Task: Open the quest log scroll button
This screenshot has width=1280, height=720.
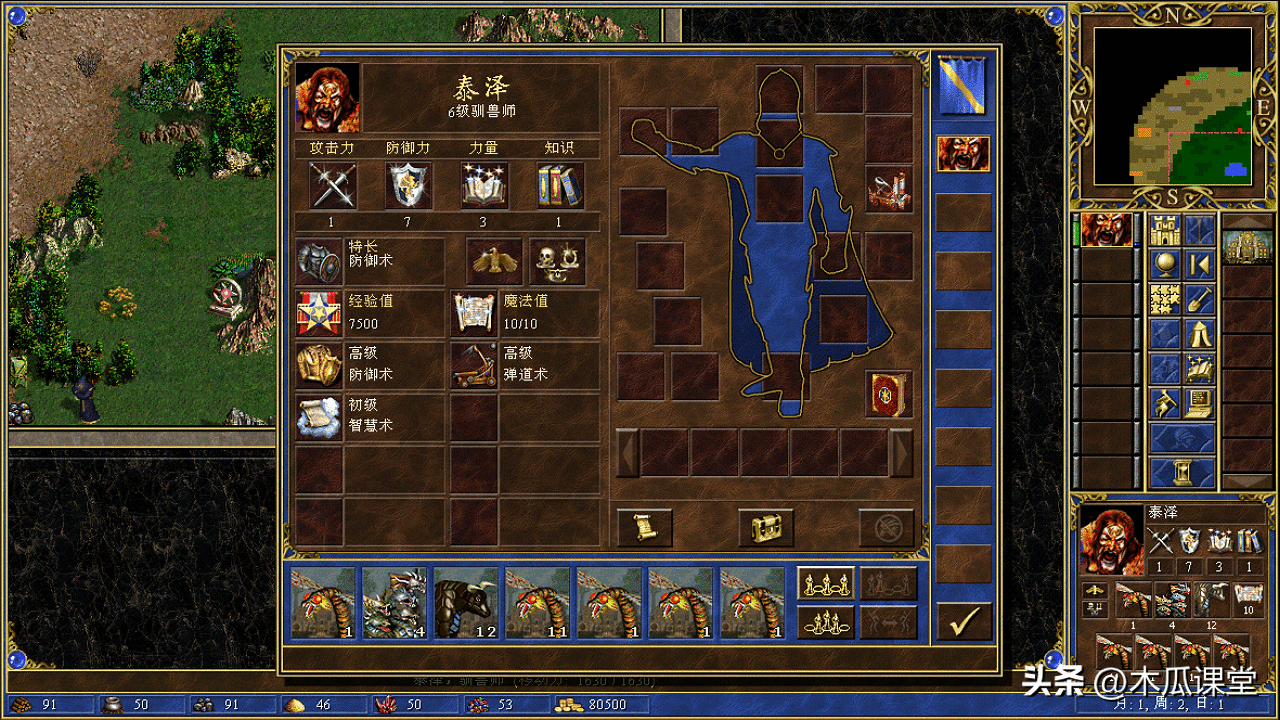Action: coord(644,527)
